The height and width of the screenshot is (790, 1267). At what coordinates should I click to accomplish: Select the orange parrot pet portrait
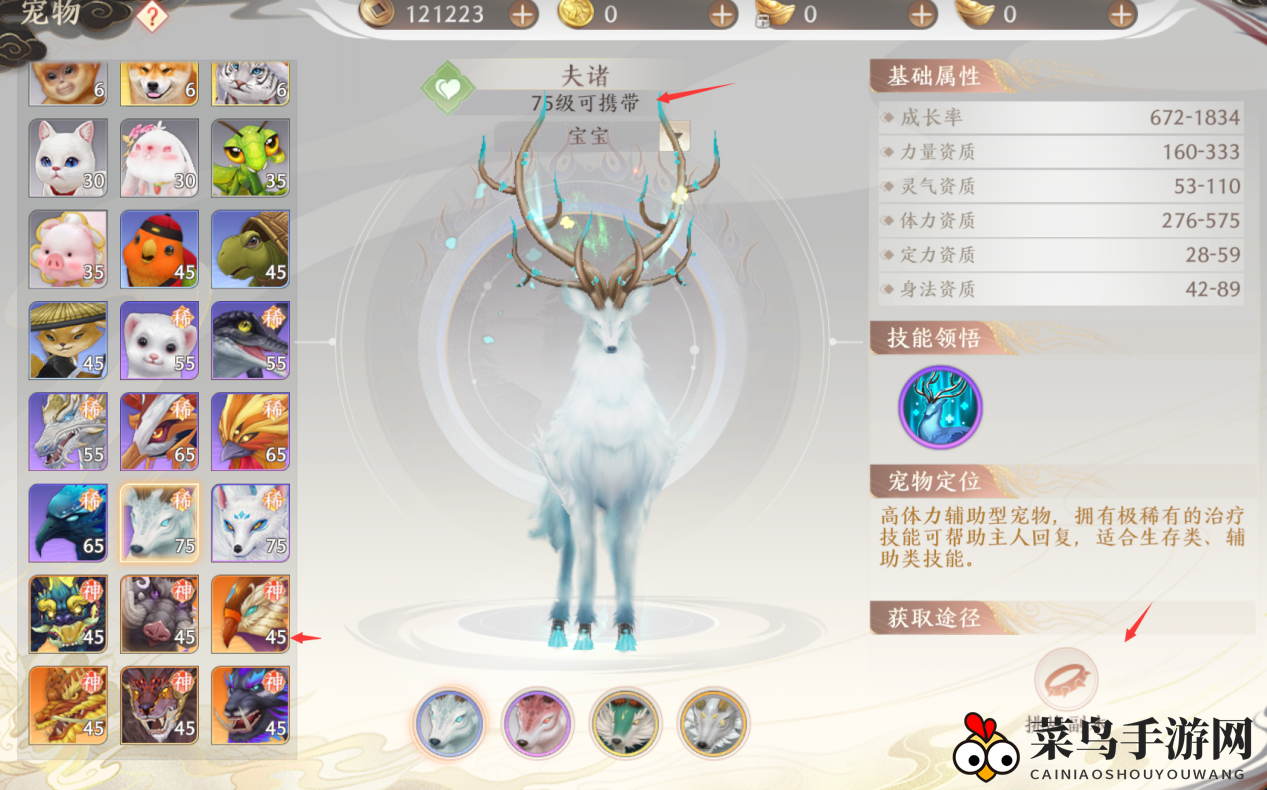pyautogui.click(x=159, y=249)
